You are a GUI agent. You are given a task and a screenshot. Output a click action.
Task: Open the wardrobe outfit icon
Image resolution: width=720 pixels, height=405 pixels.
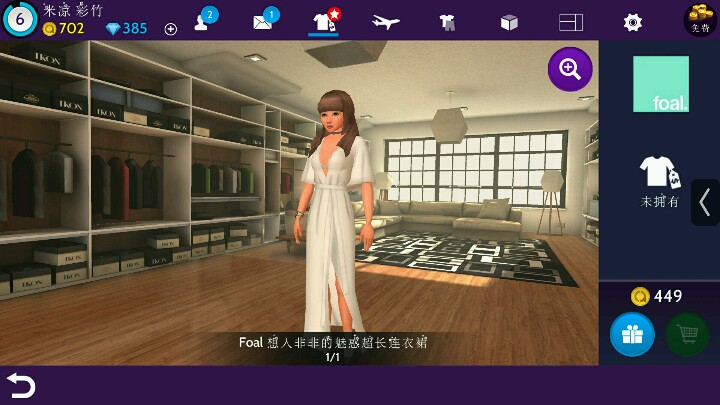(446, 22)
